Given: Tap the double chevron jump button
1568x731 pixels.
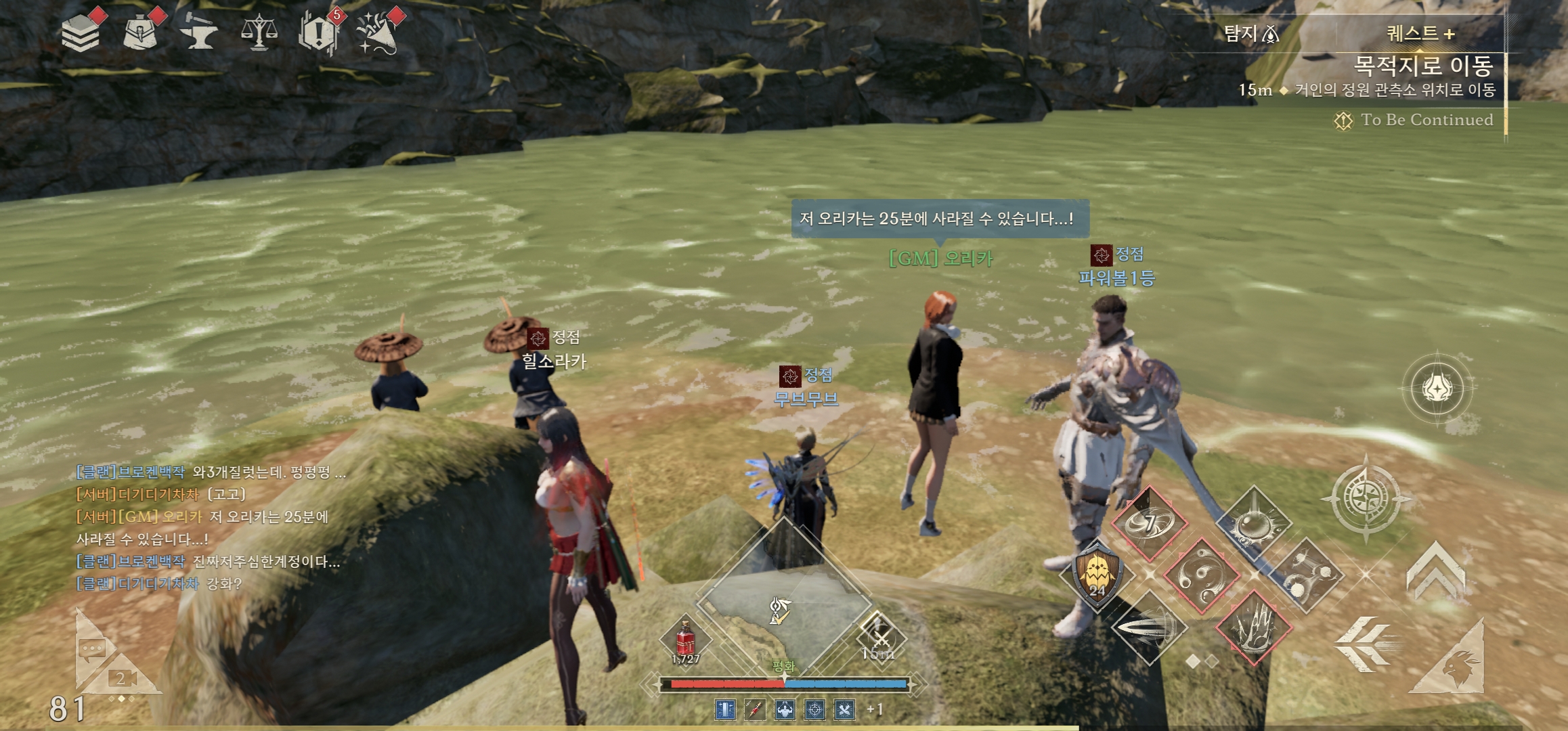Looking at the screenshot, I should click(1436, 573).
